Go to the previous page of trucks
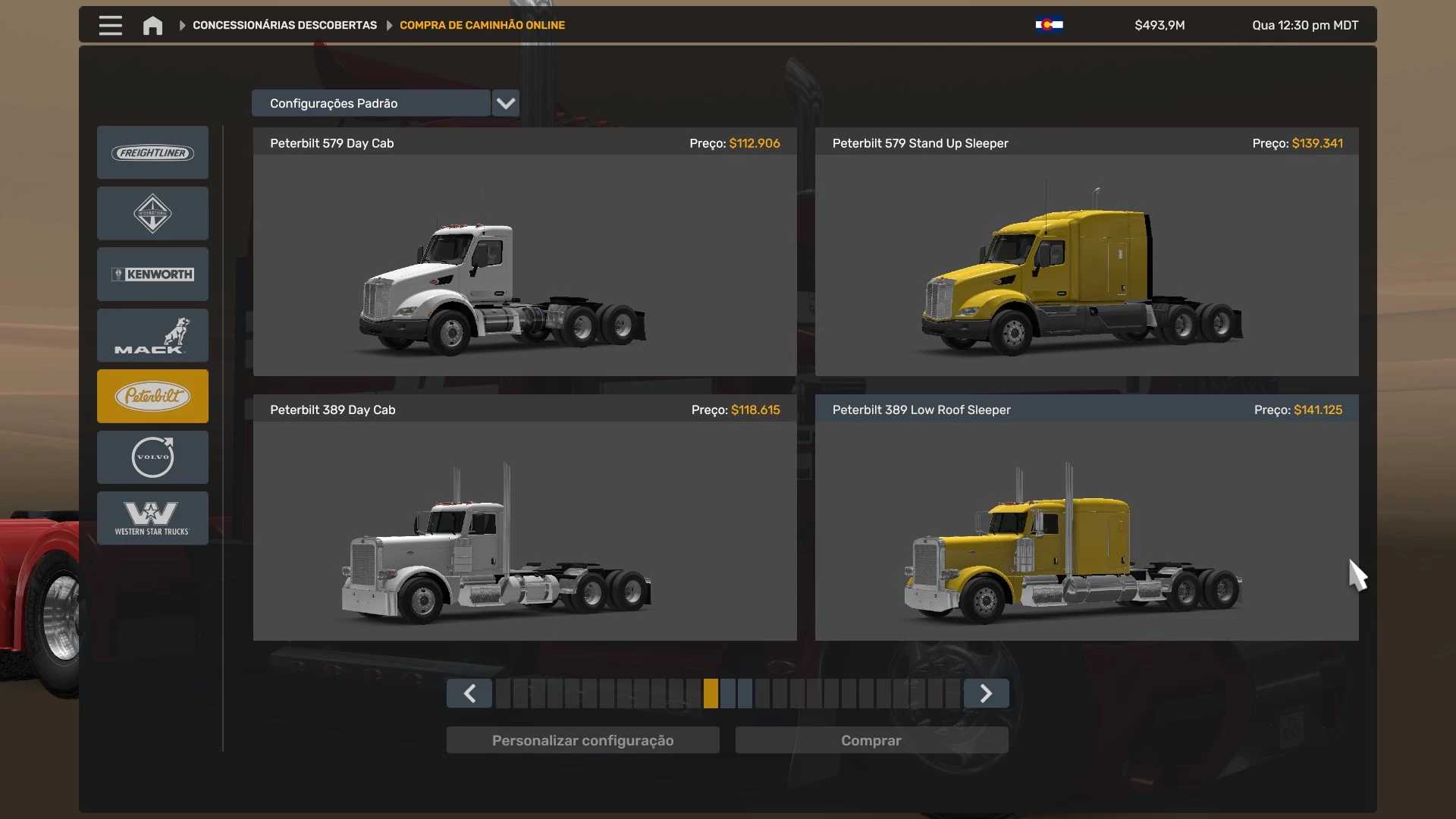Viewport: 1456px width, 819px height. [x=469, y=694]
